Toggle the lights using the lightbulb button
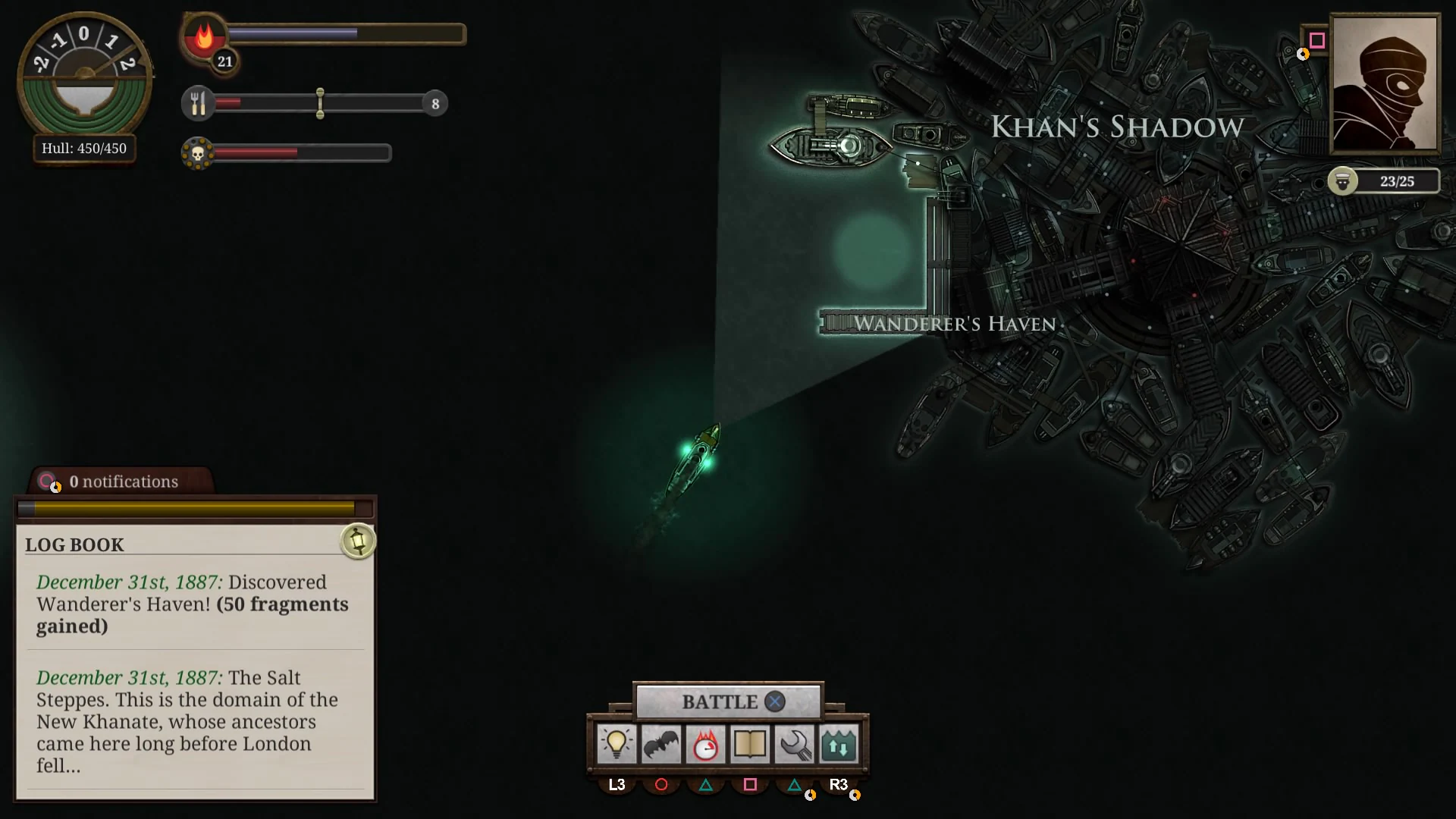 click(x=617, y=745)
